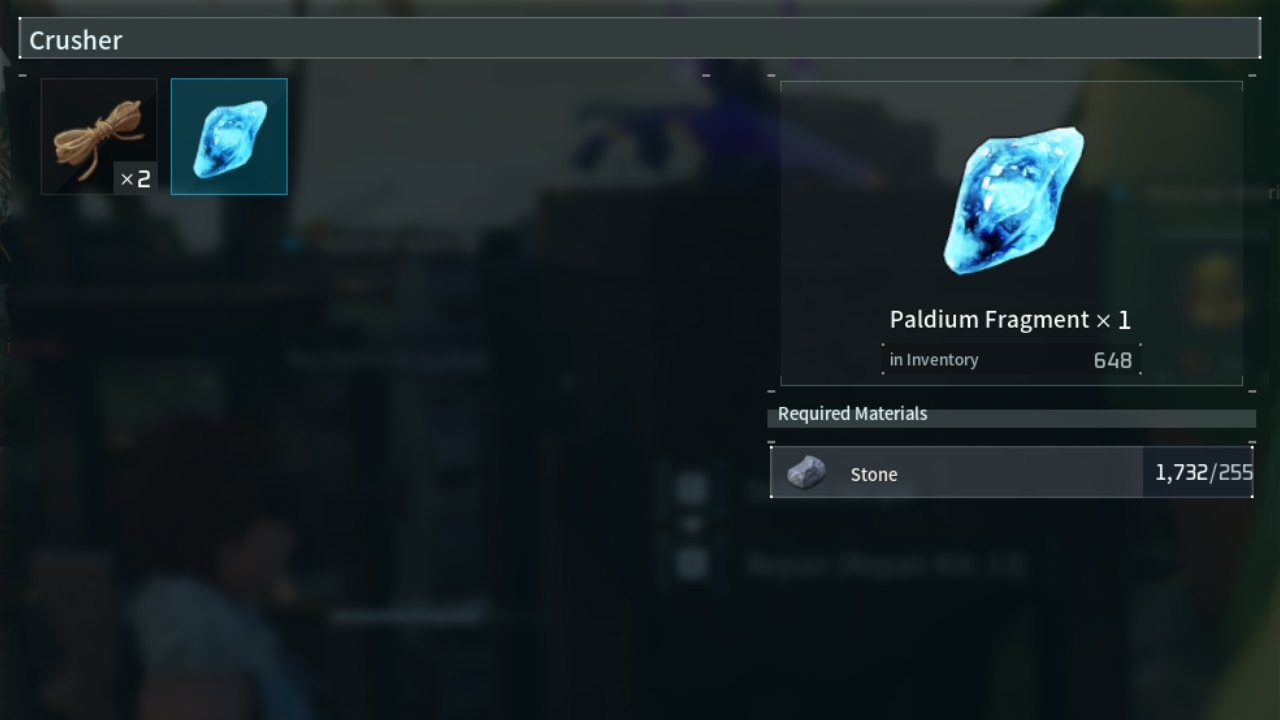
Task: Click the ×2 badge on the Rope recipe
Action: [x=134, y=179]
